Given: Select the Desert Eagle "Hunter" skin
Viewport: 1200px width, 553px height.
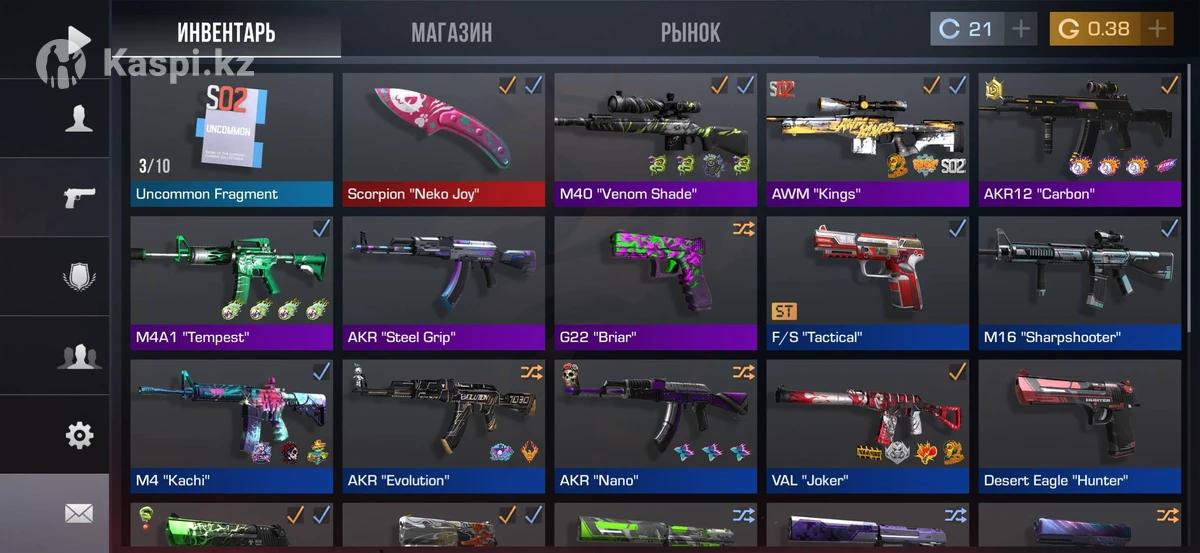Looking at the screenshot, I should tap(1080, 427).
